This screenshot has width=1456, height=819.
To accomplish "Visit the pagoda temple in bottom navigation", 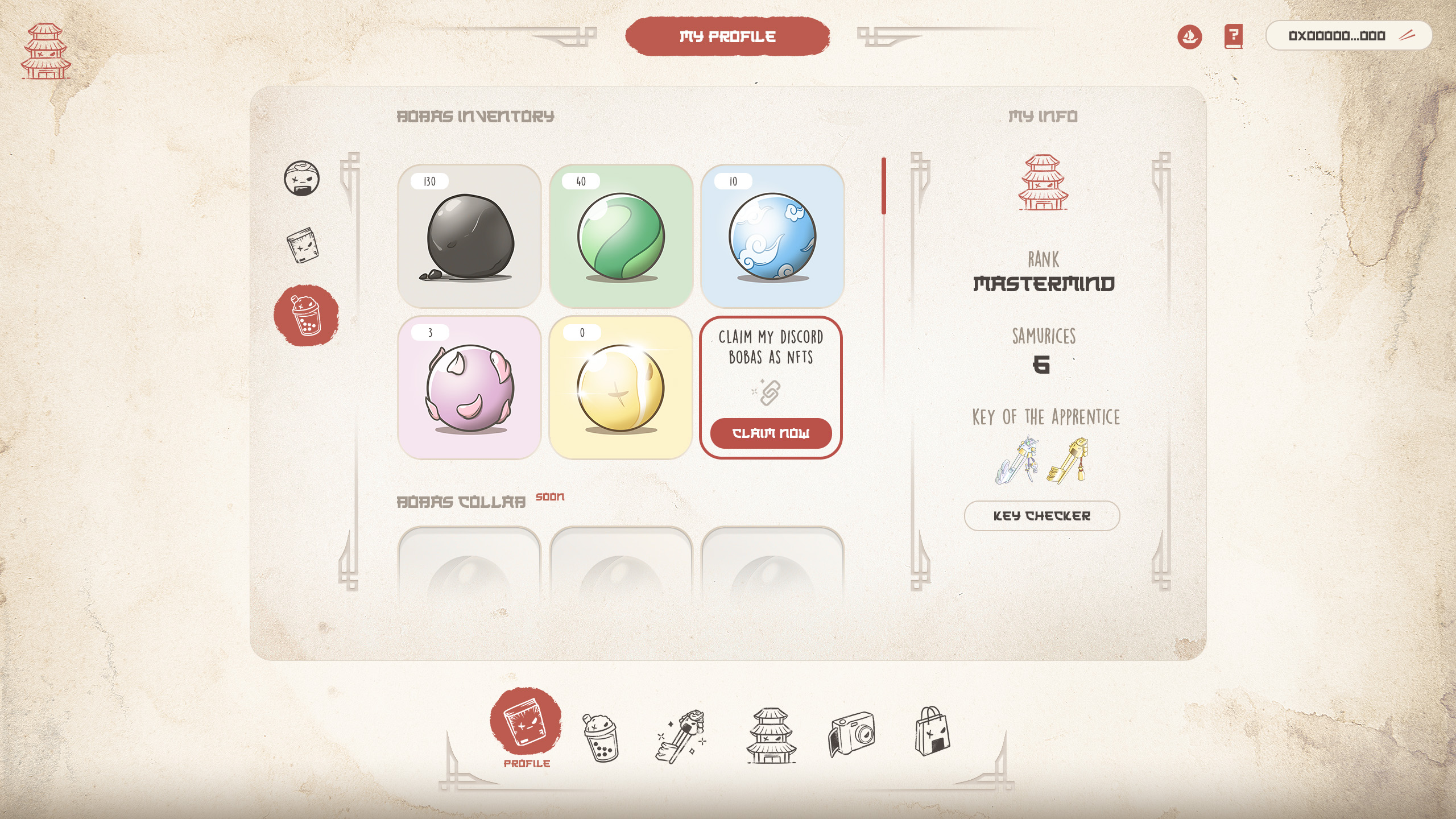I will [771, 735].
